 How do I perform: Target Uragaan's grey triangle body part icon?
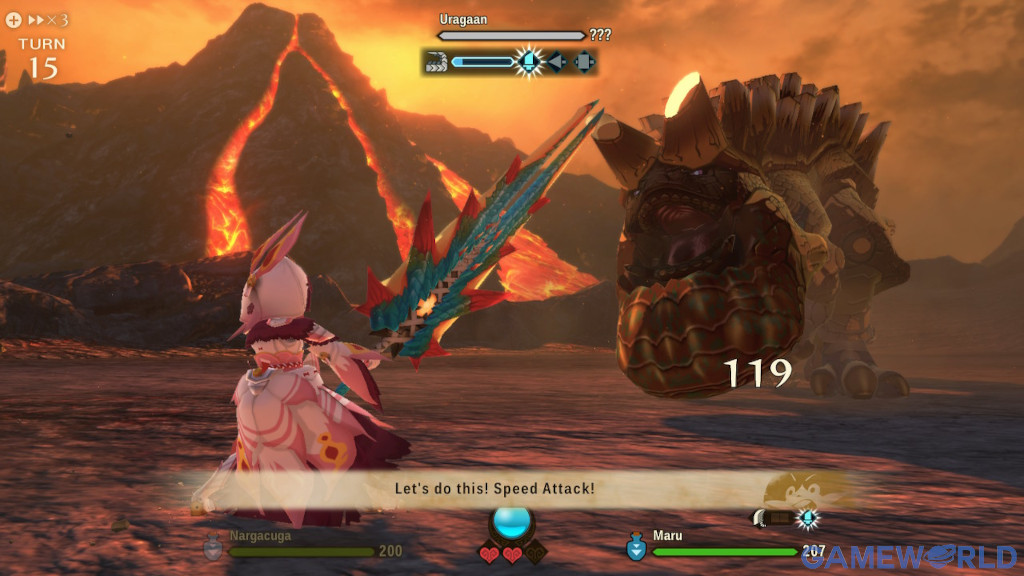(x=557, y=62)
